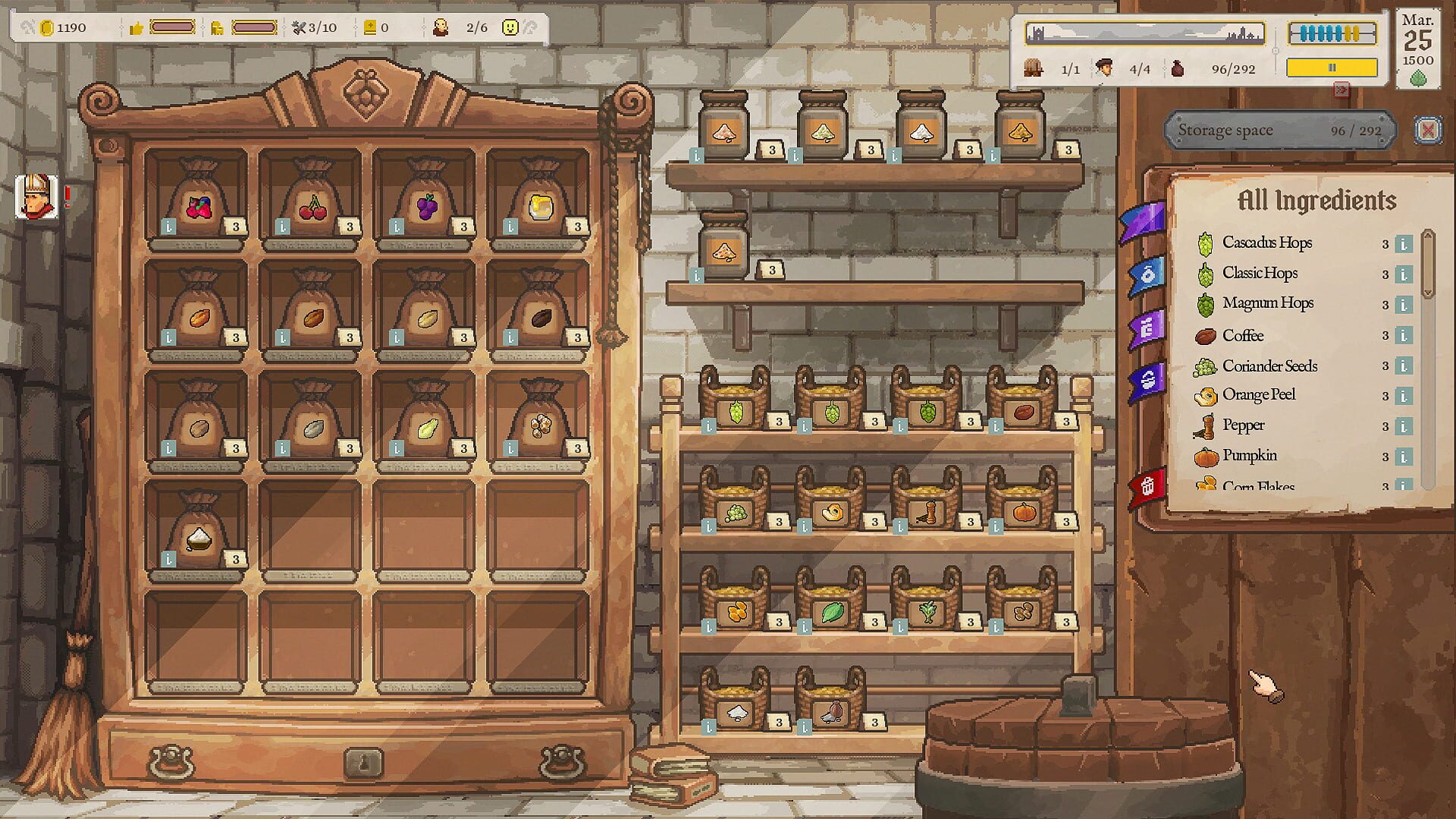Pause the game with the pause button
The image size is (1456, 819).
click(1332, 67)
